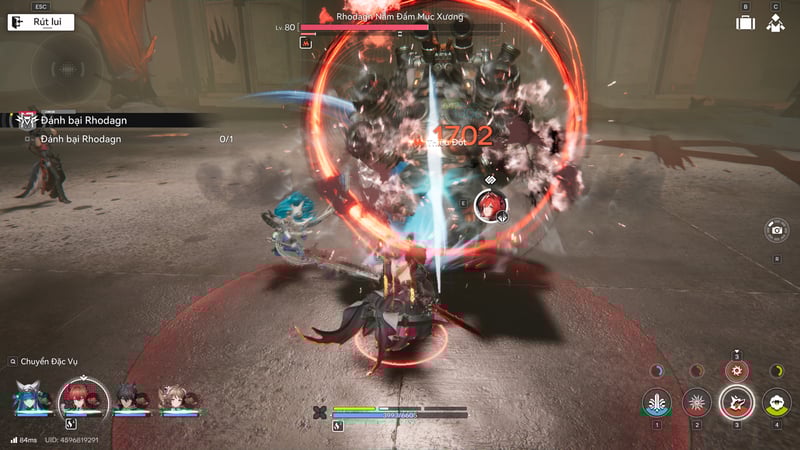Activate the blue sword-and-wings skill

(x=657, y=402)
